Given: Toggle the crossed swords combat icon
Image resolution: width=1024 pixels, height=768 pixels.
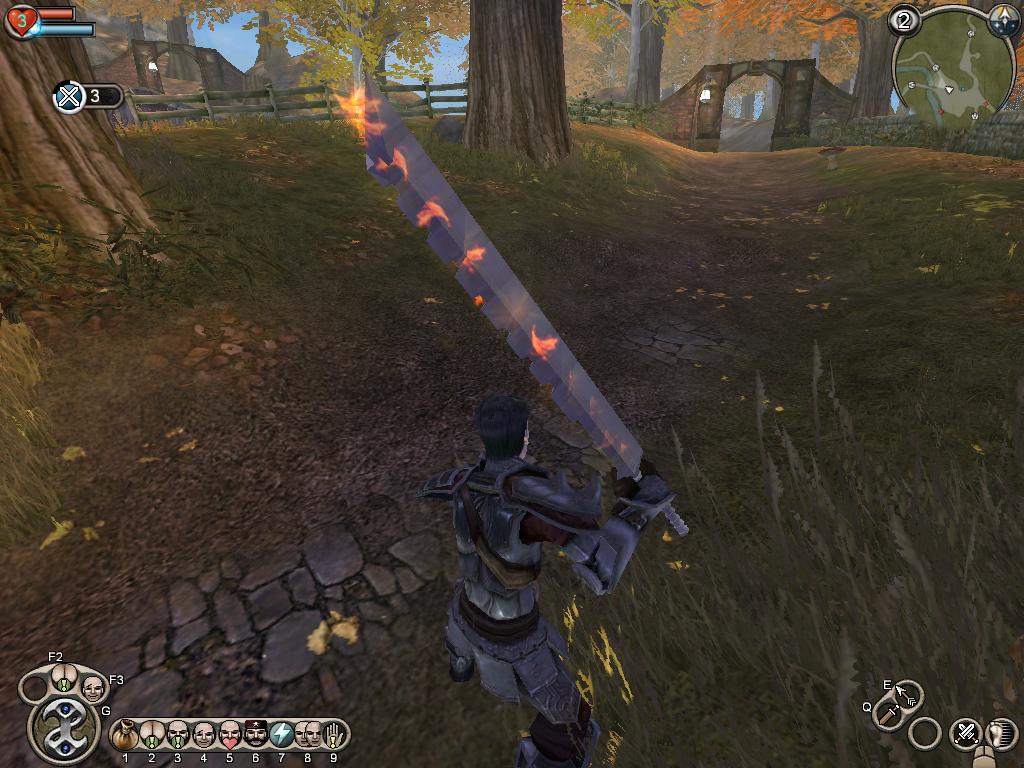Looking at the screenshot, I should 965,733.
